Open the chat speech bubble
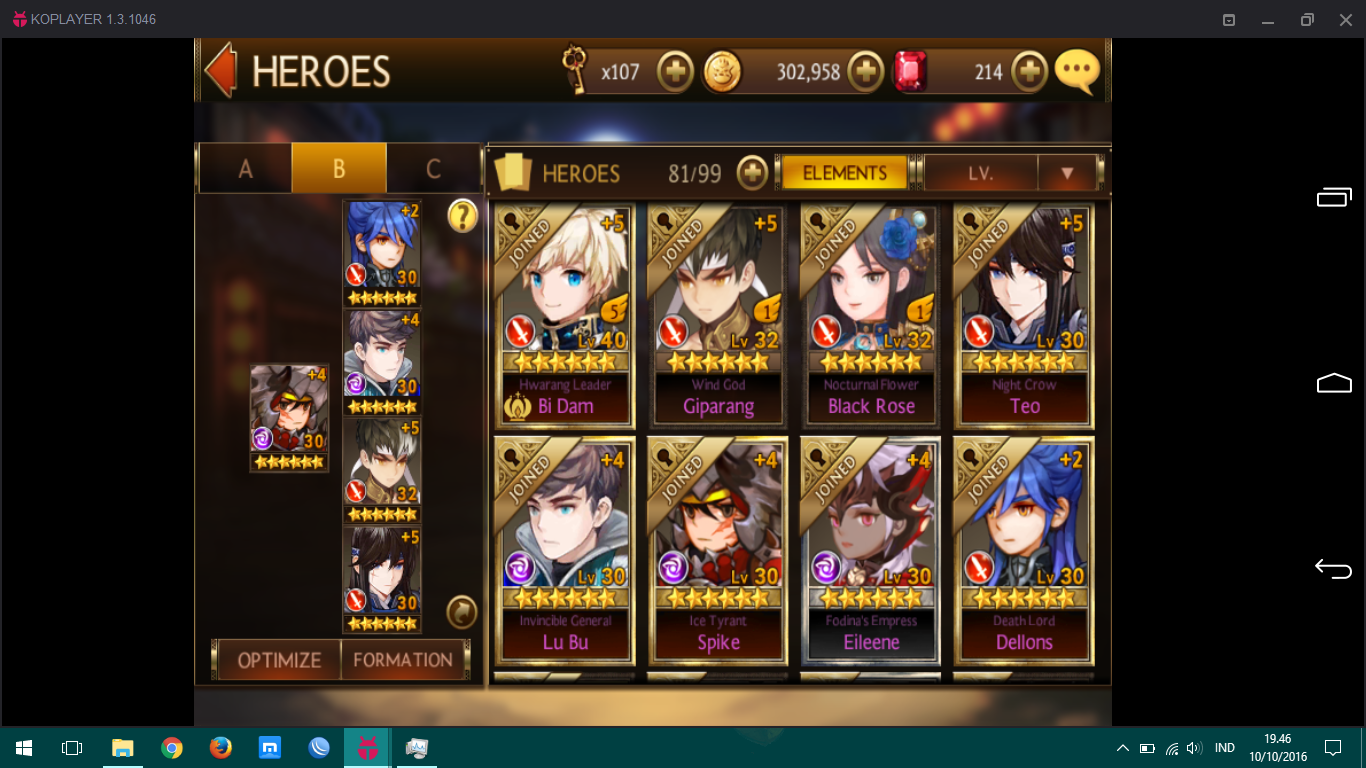The width and height of the screenshot is (1366, 768). pos(1077,72)
